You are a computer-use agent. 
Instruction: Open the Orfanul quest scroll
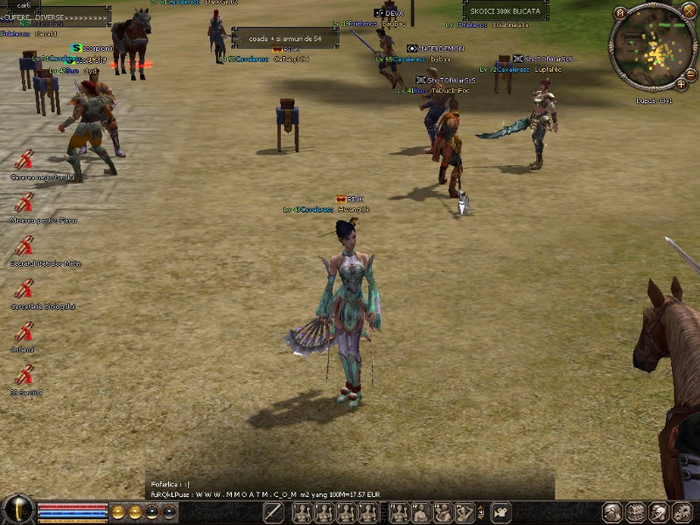point(24,332)
